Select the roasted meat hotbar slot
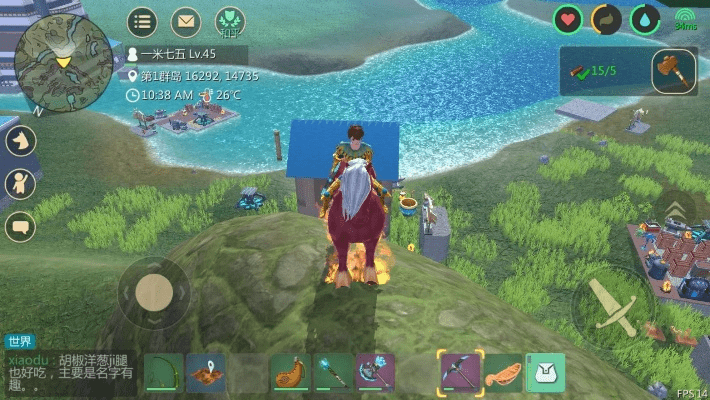 click(x=291, y=372)
